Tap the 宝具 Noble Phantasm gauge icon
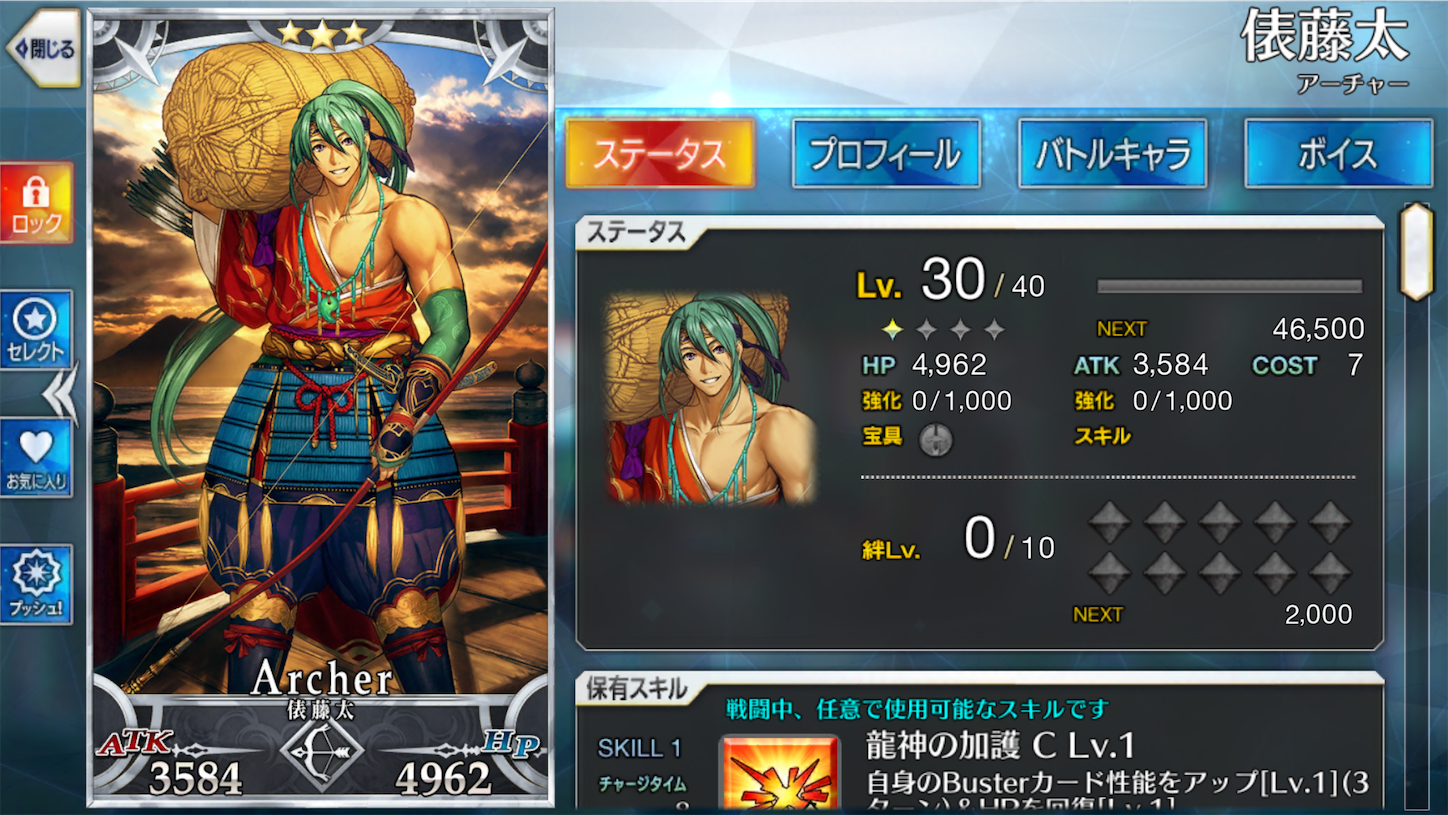 click(938, 437)
